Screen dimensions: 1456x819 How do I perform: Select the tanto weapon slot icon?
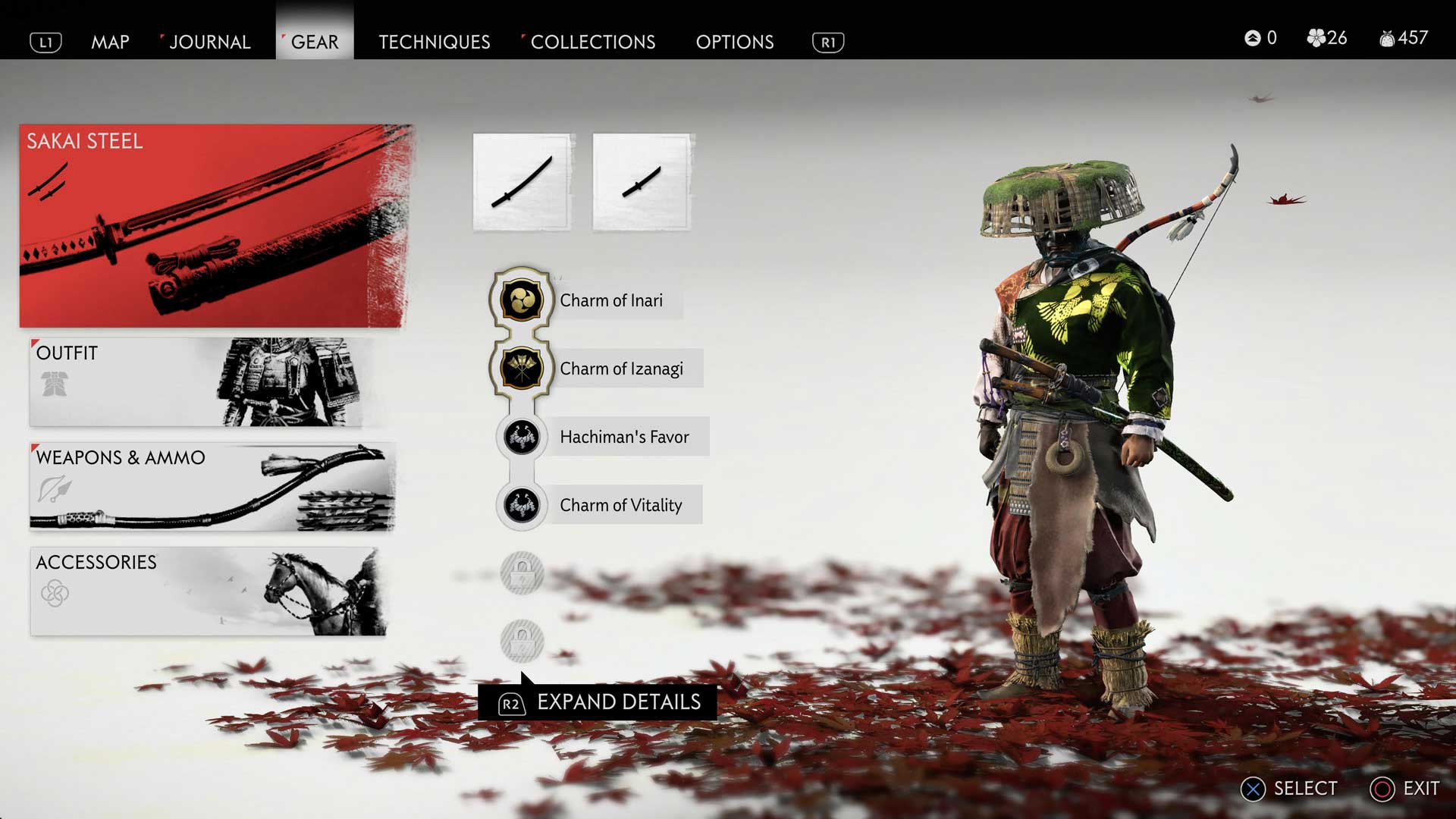[x=641, y=182]
